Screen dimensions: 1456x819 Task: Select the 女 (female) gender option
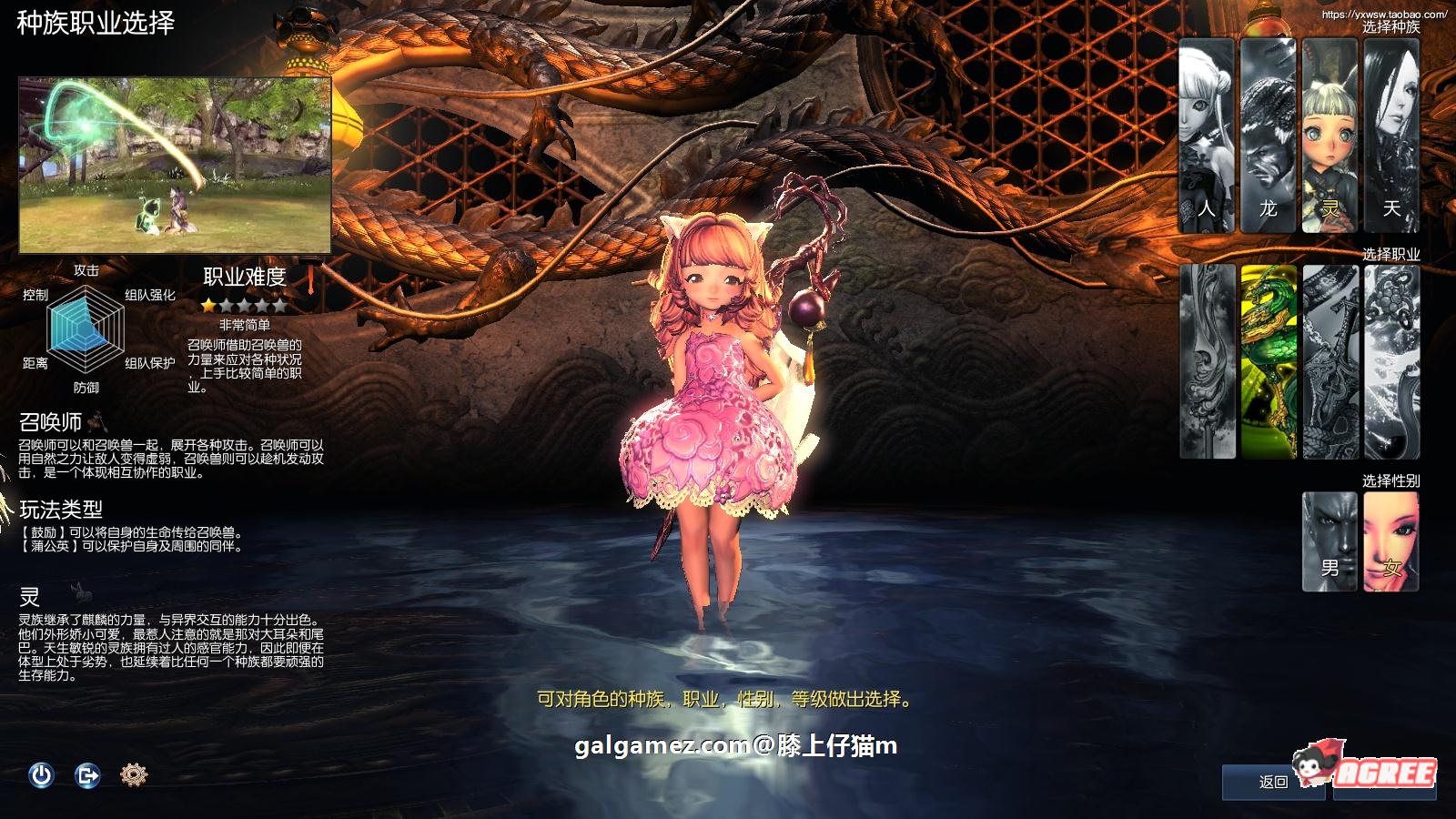click(1392, 537)
